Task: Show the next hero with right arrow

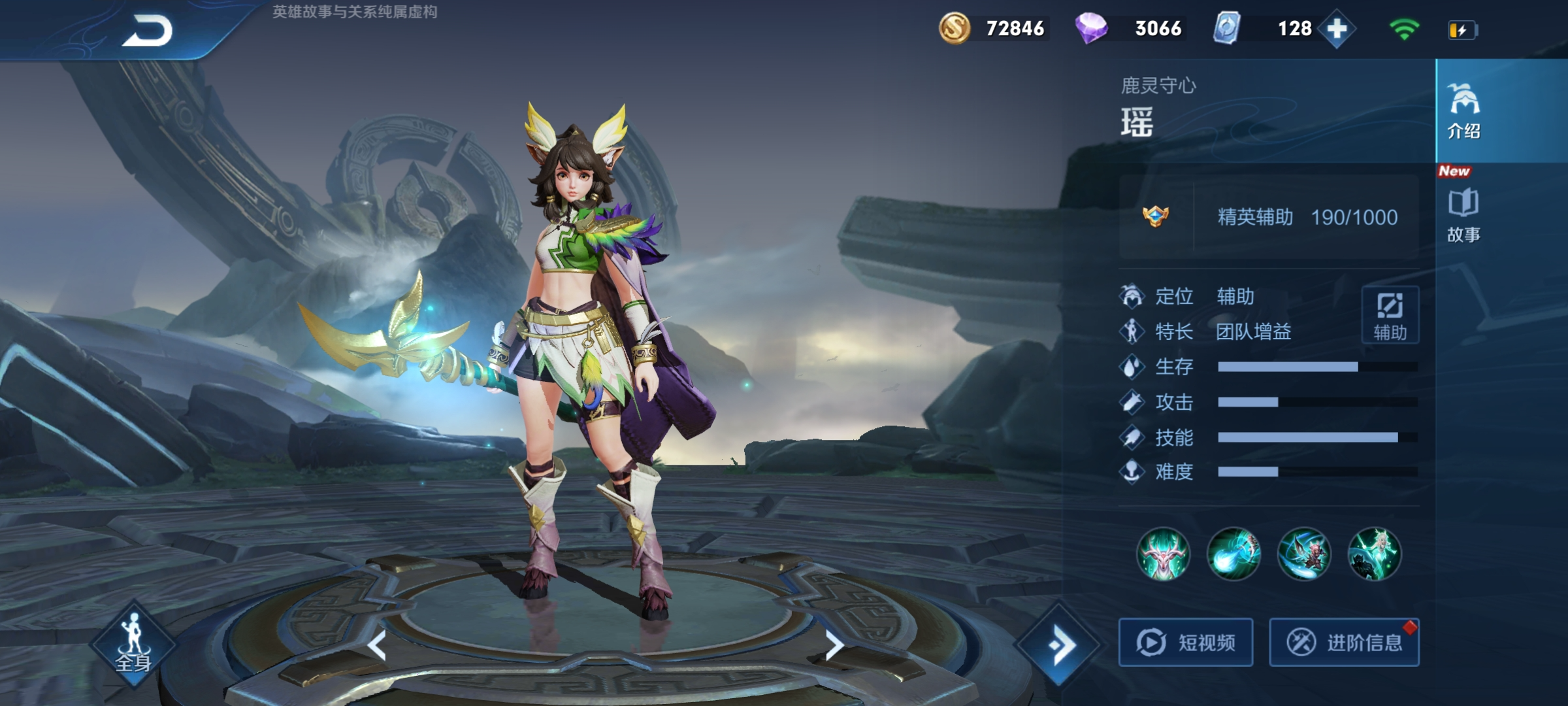Action: (x=834, y=646)
